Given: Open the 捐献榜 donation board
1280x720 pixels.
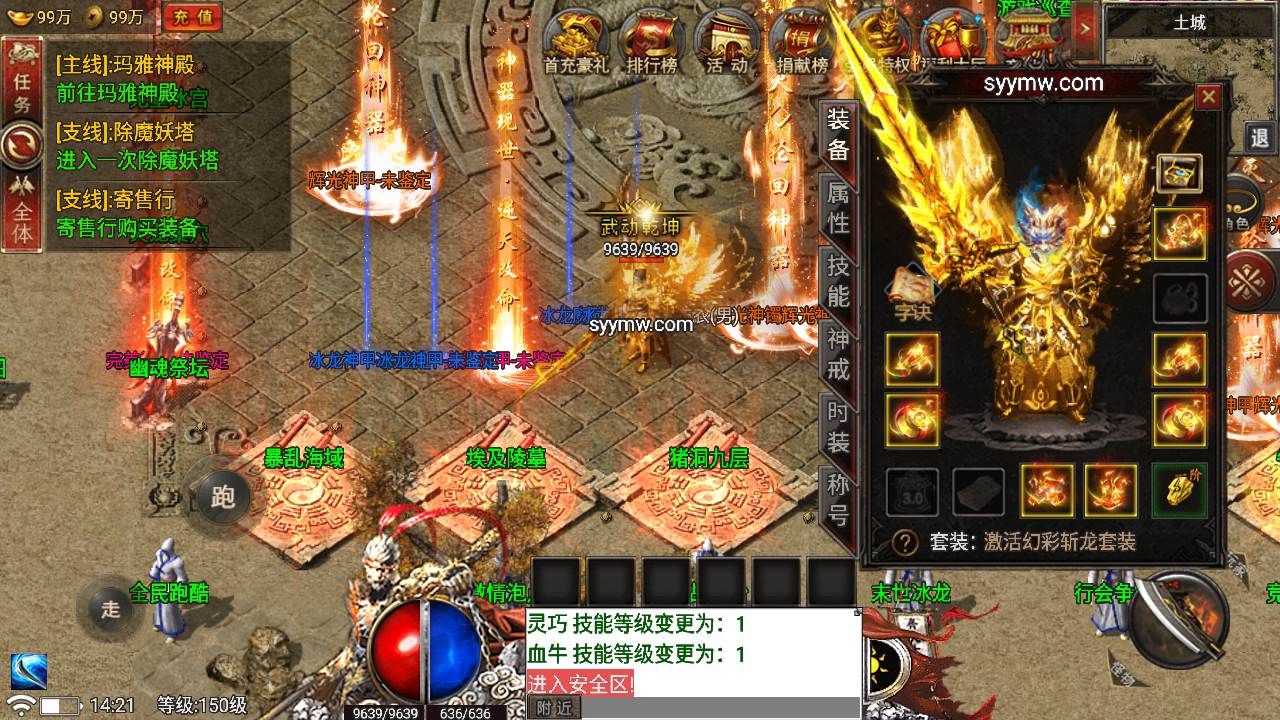Looking at the screenshot, I should click(x=802, y=43).
